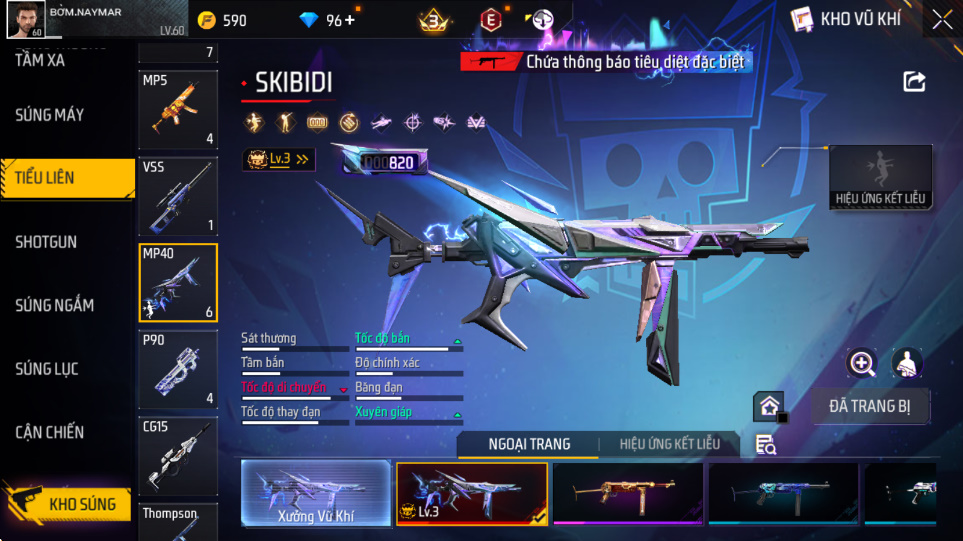This screenshot has height=541, width=963.
Task: Switch to the Hiệu Ứng Kết Liễu tab
Action: coord(668,444)
